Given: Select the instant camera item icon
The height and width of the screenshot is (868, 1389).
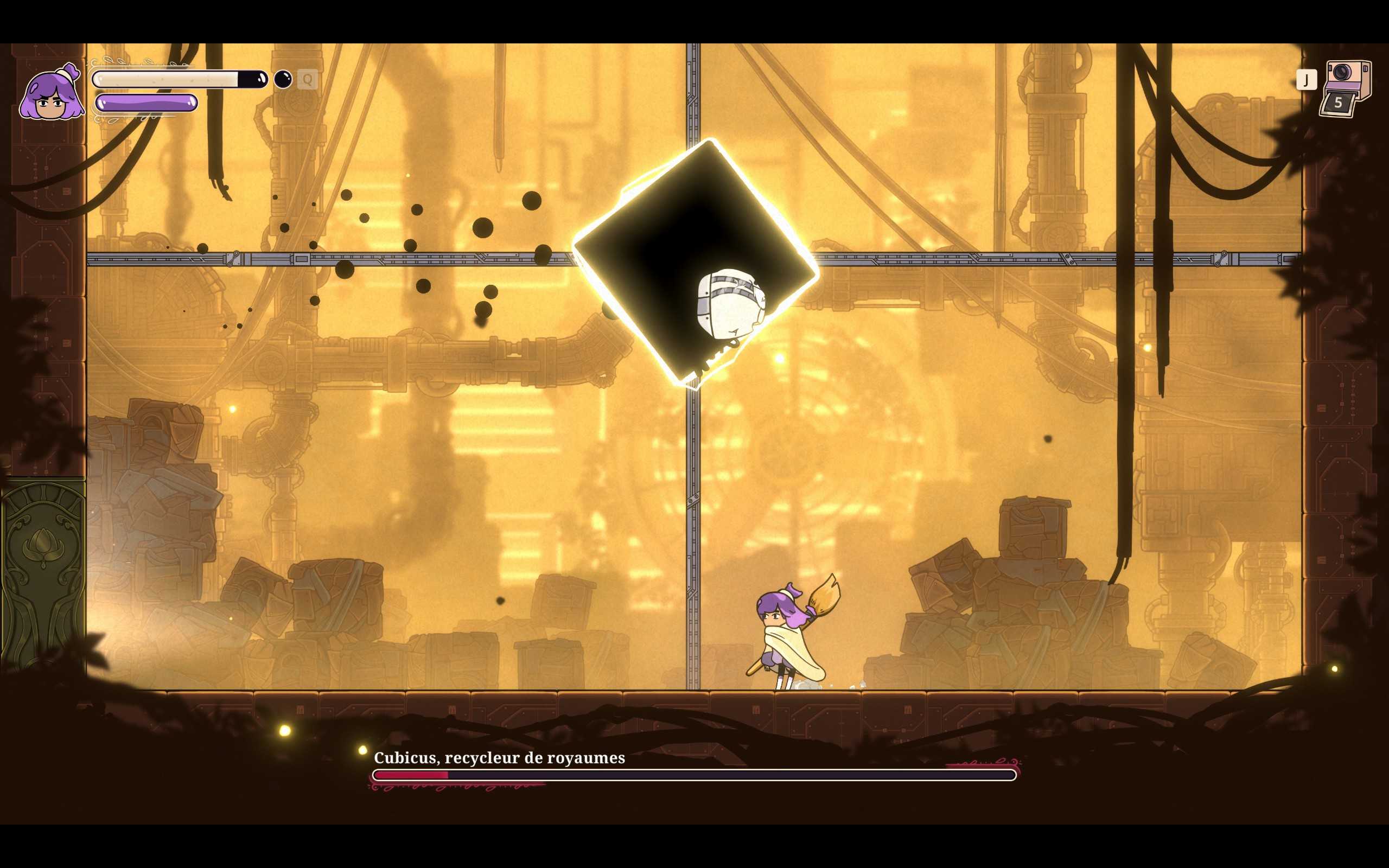Looking at the screenshot, I should 1346,88.
